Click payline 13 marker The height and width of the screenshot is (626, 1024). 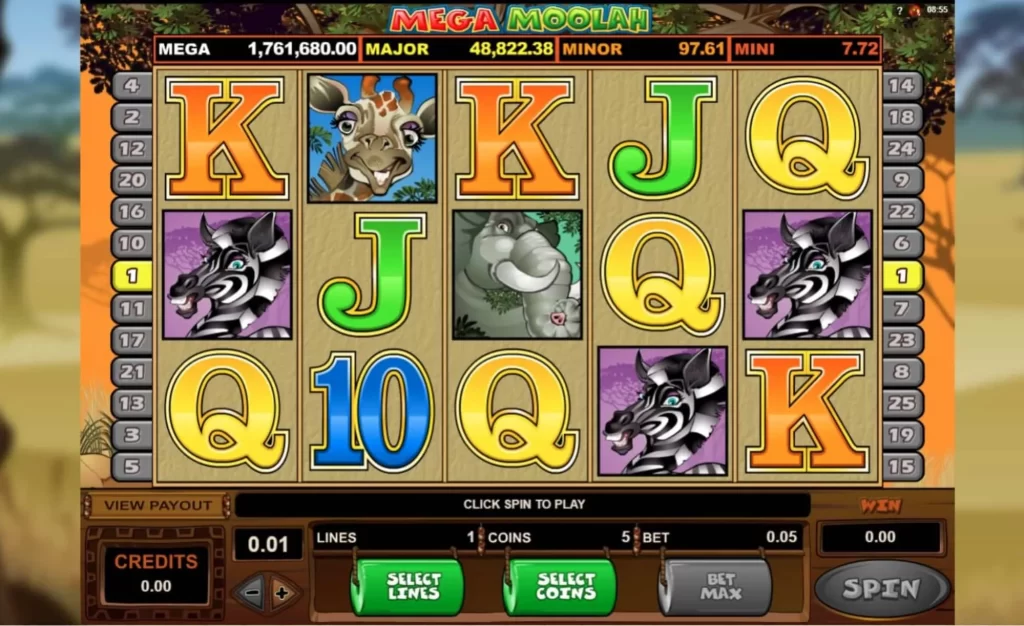pos(131,403)
